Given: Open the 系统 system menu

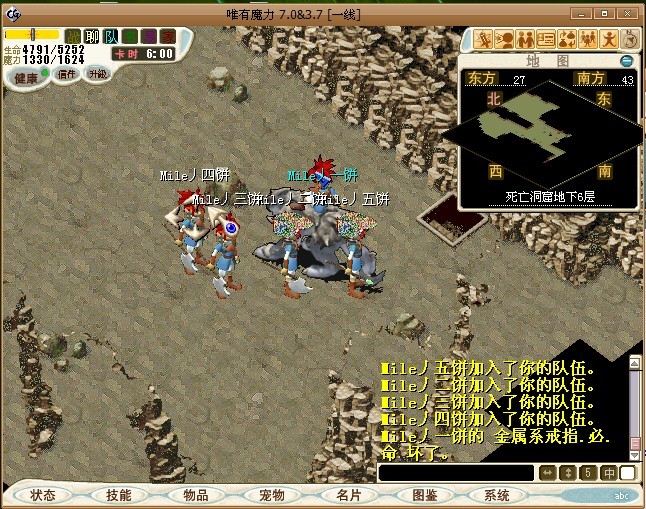Looking at the screenshot, I should 497,495.
